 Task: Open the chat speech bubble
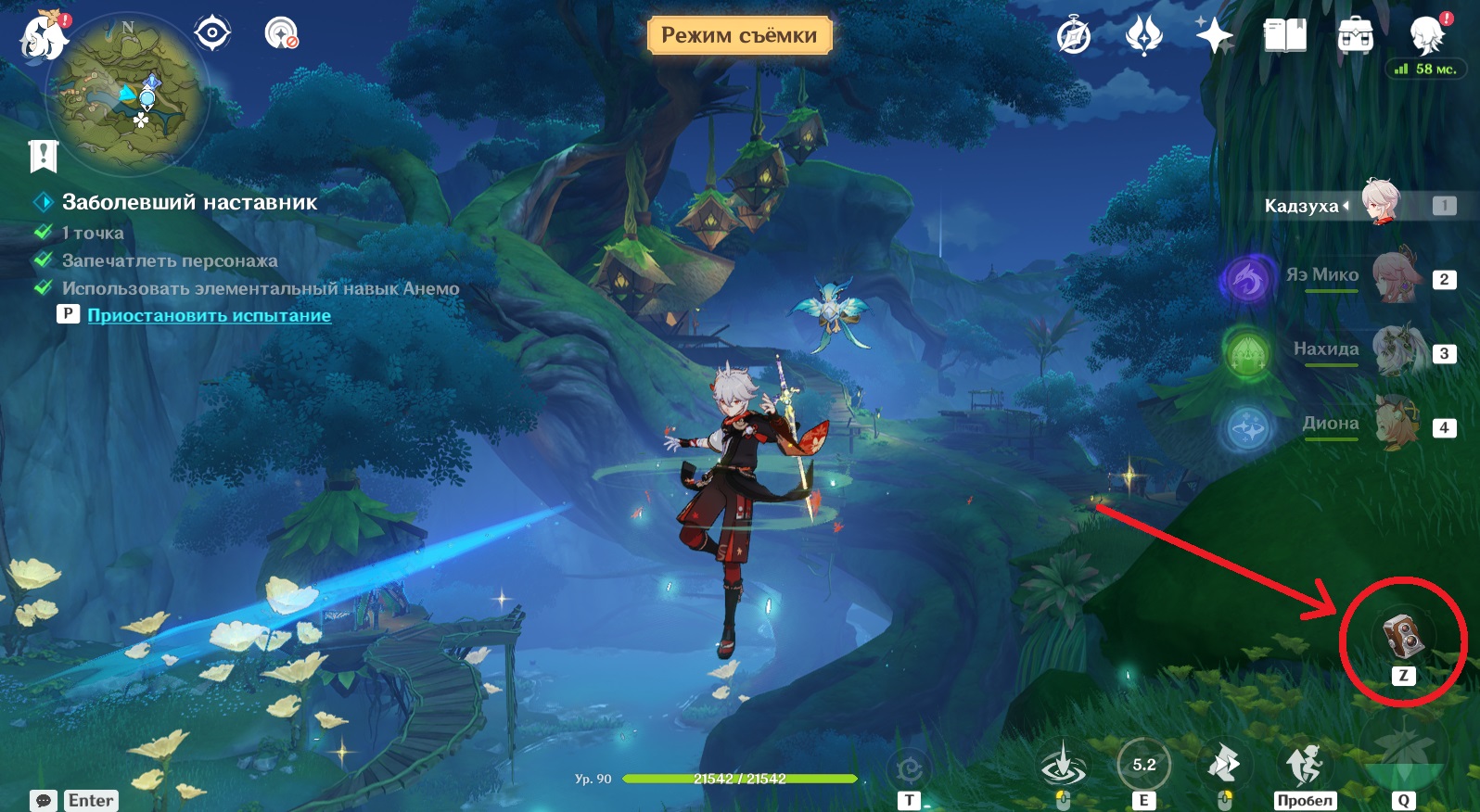point(43,800)
